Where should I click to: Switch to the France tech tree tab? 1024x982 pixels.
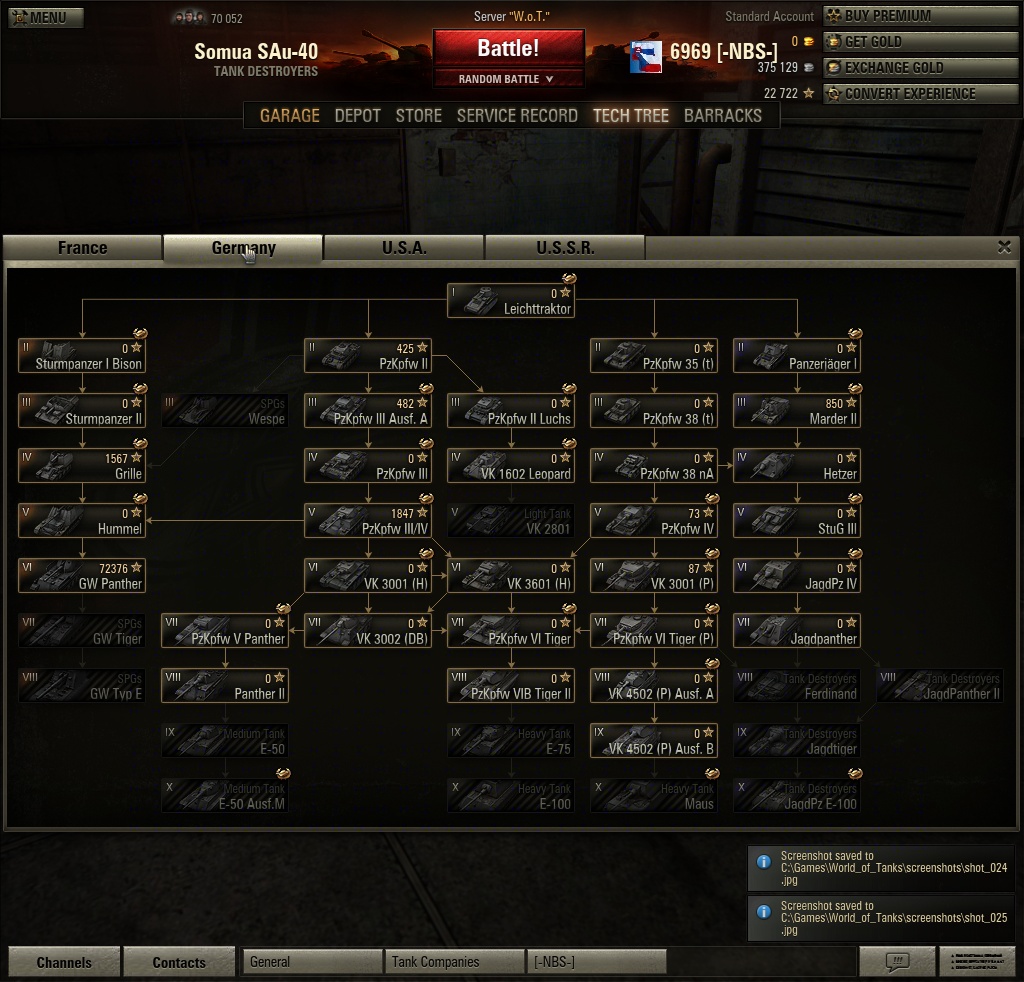[82, 248]
